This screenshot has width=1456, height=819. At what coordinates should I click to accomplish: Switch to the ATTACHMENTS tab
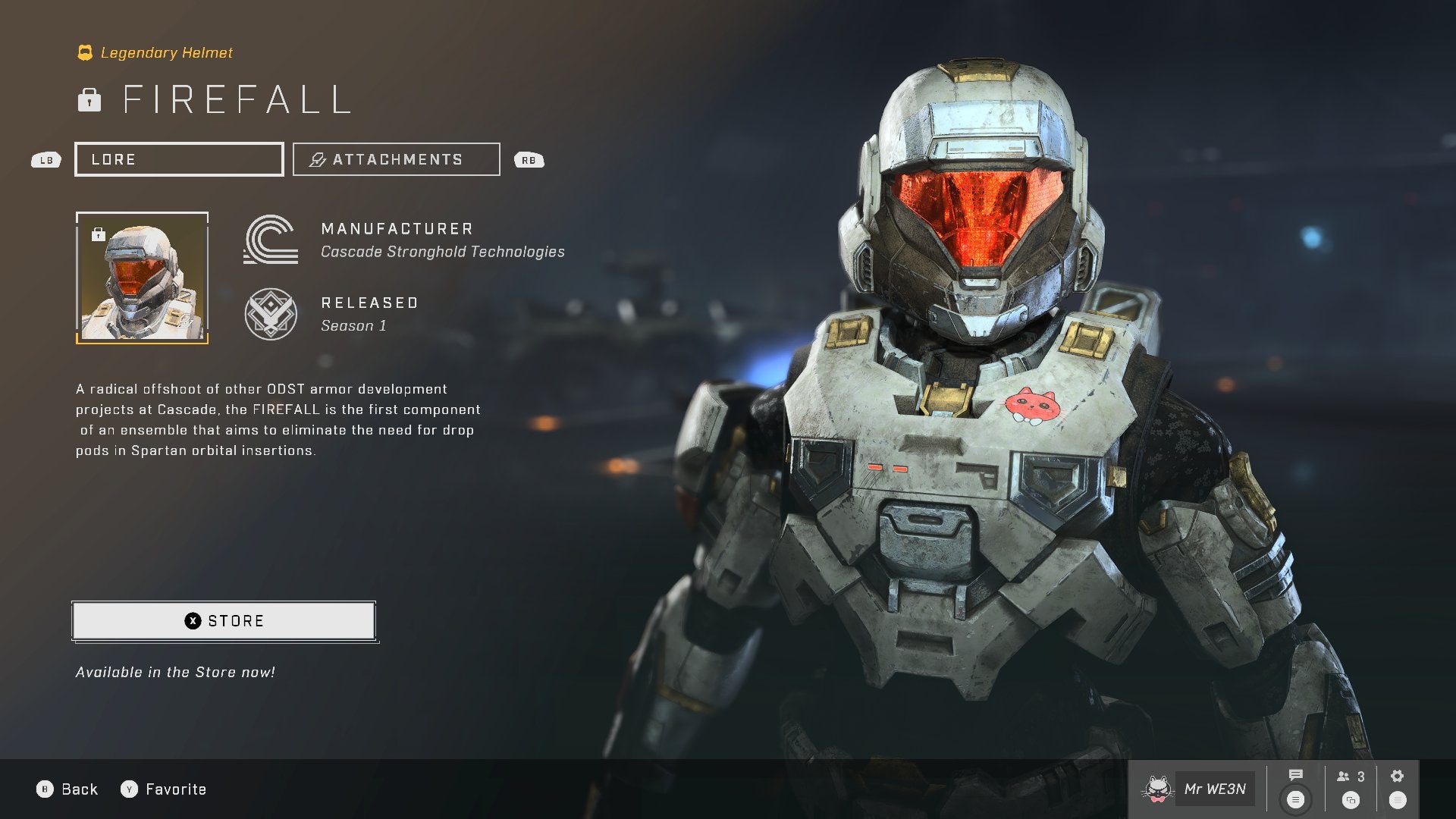[x=396, y=159]
